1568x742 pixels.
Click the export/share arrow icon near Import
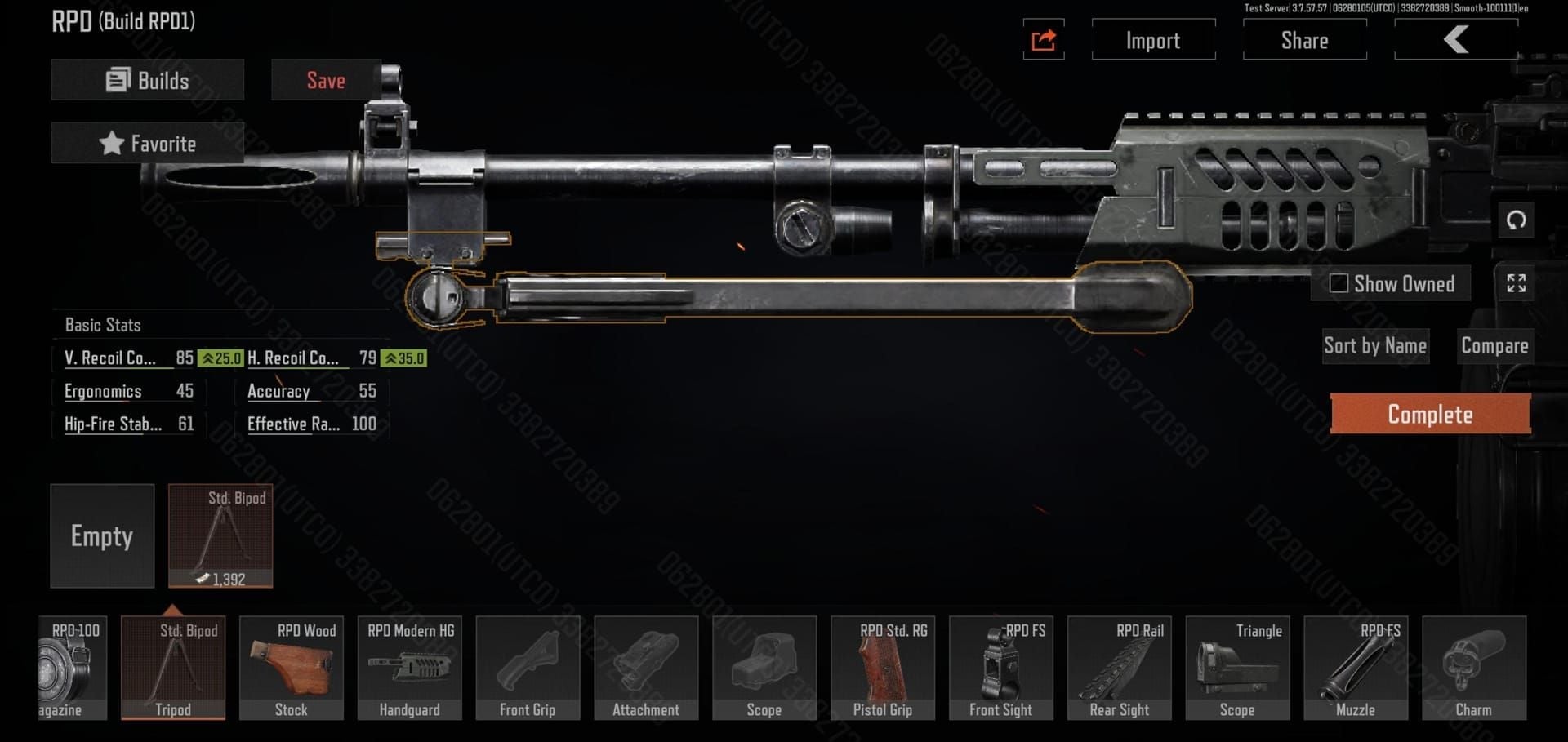pyautogui.click(x=1044, y=39)
